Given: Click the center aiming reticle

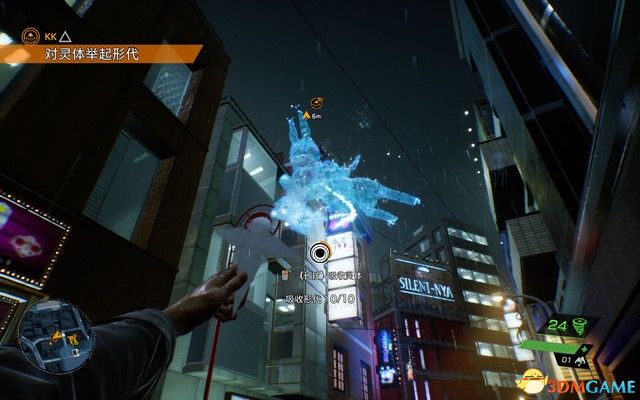Looking at the screenshot, I should point(320,254).
